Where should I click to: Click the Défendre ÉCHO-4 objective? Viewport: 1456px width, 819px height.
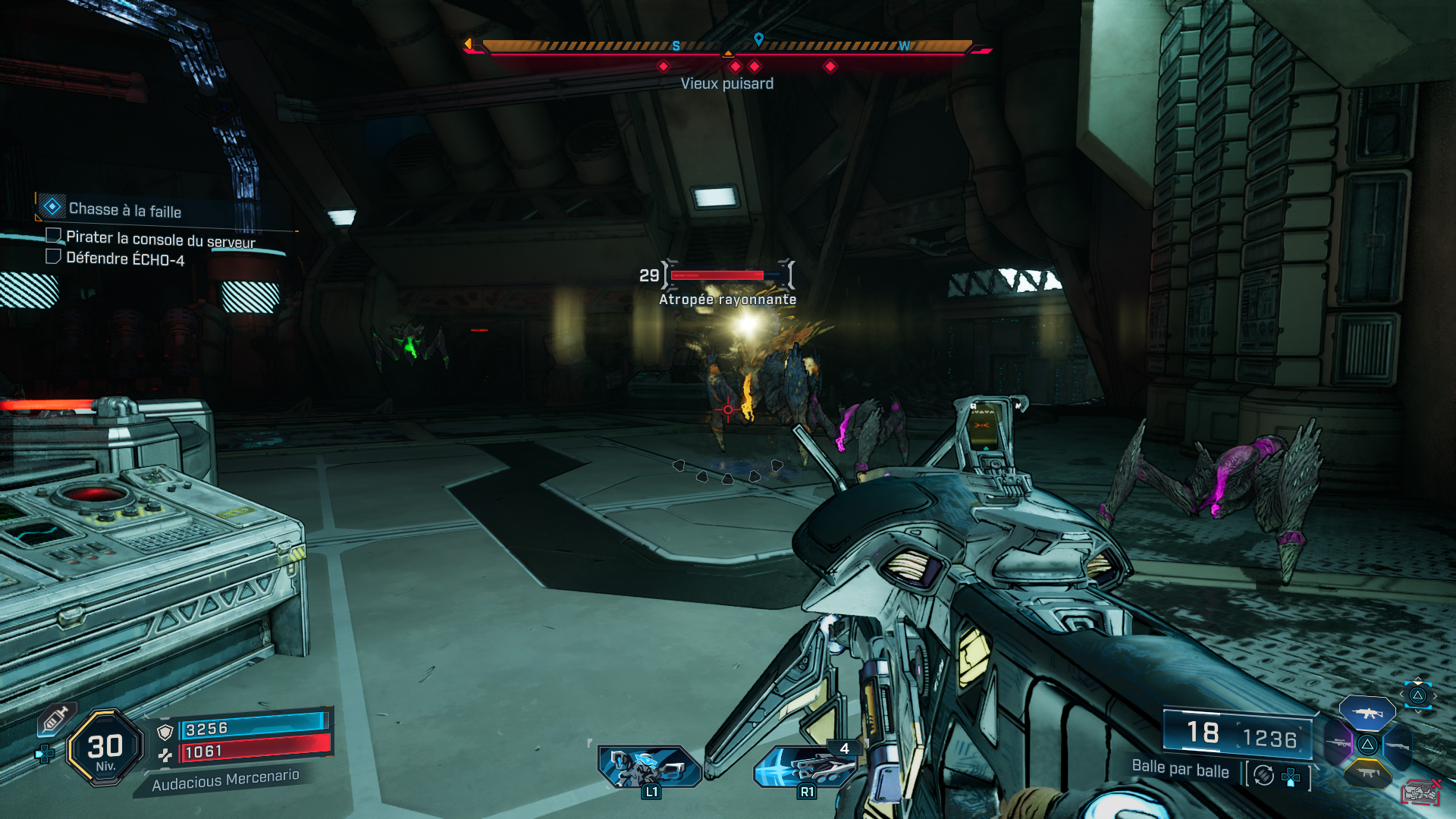tap(125, 259)
